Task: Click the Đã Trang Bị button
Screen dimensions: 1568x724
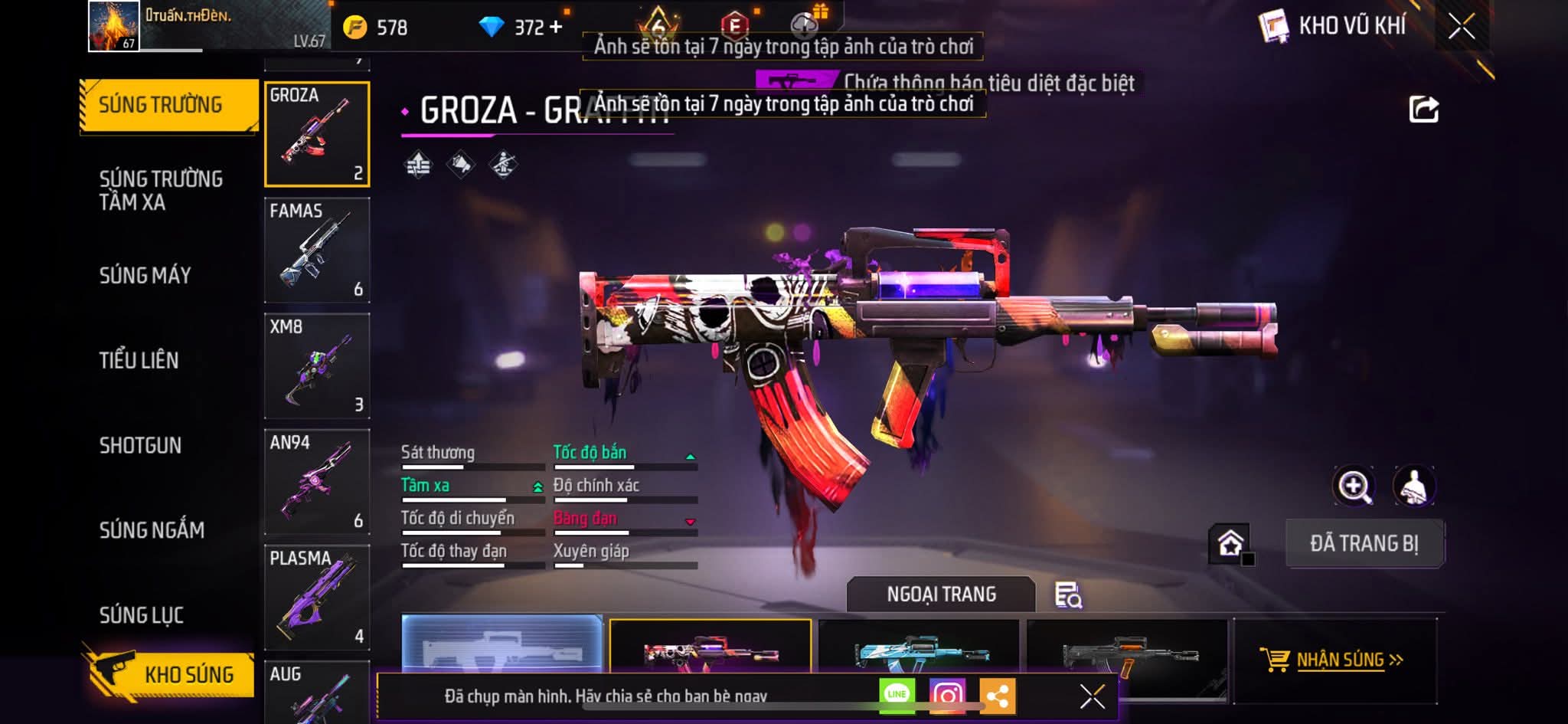Action: (1364, 543)
